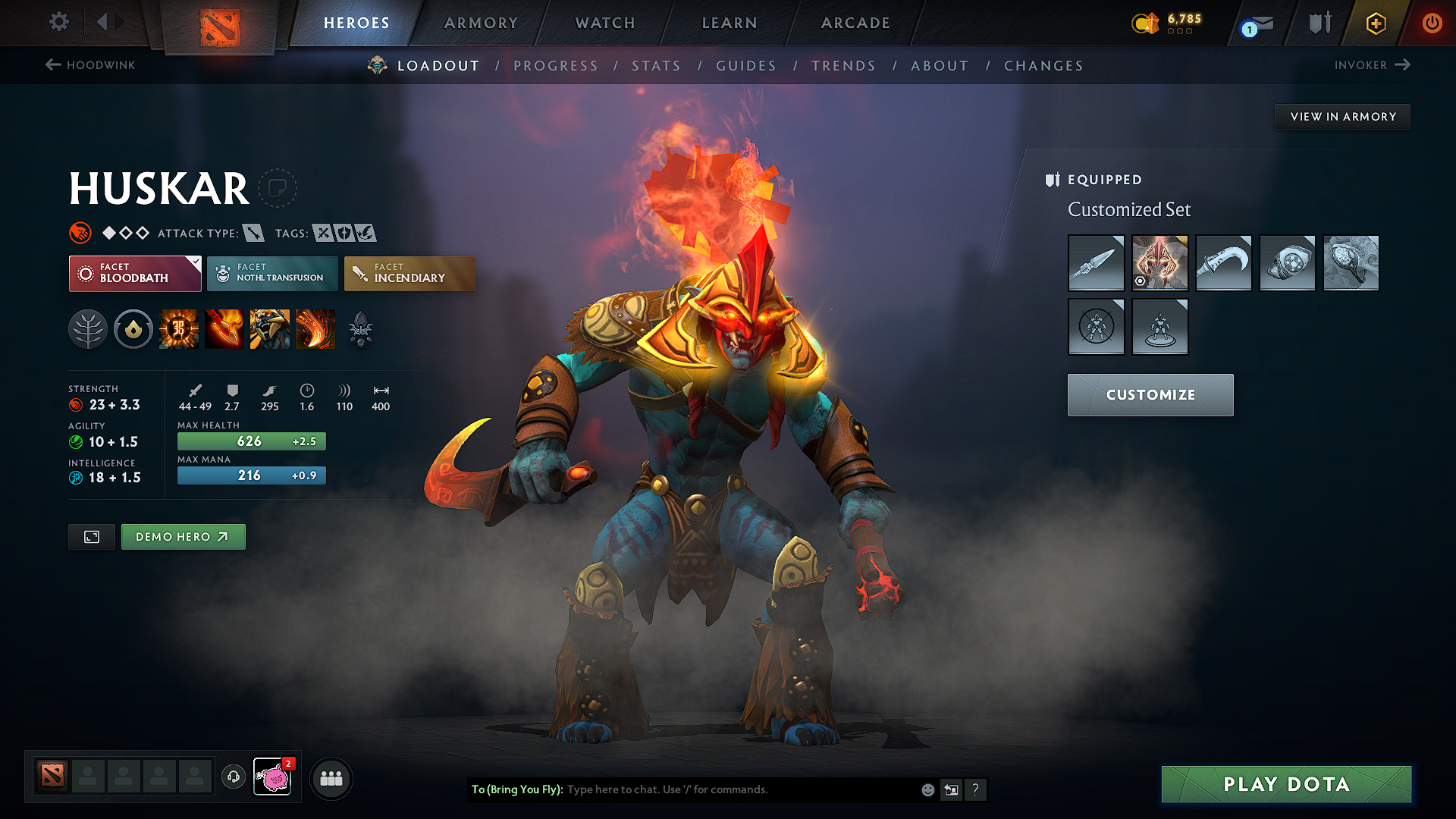The image size is (1456, 819).
Task: Click the Customize button
Action: (1150, 394)
